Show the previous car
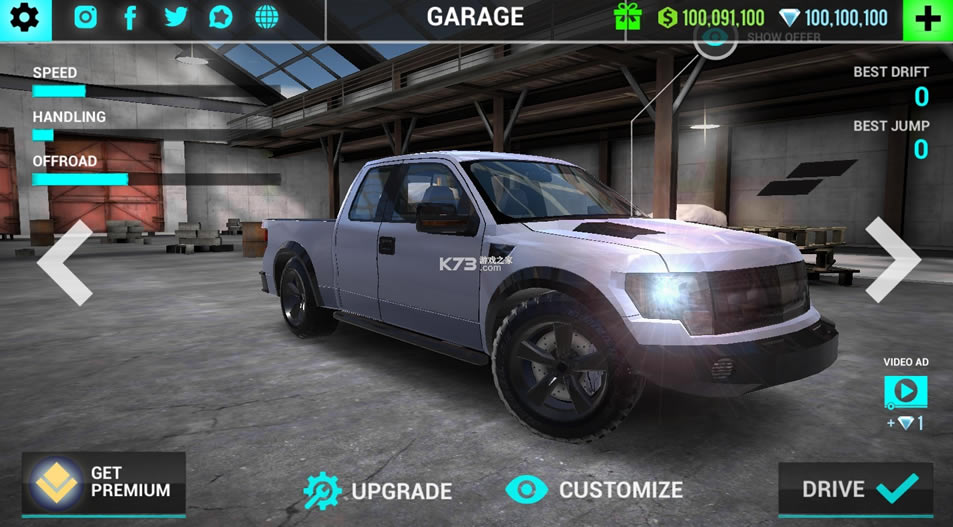The width and height of the screenshot is (953, 527). click(x=65, y=262)
